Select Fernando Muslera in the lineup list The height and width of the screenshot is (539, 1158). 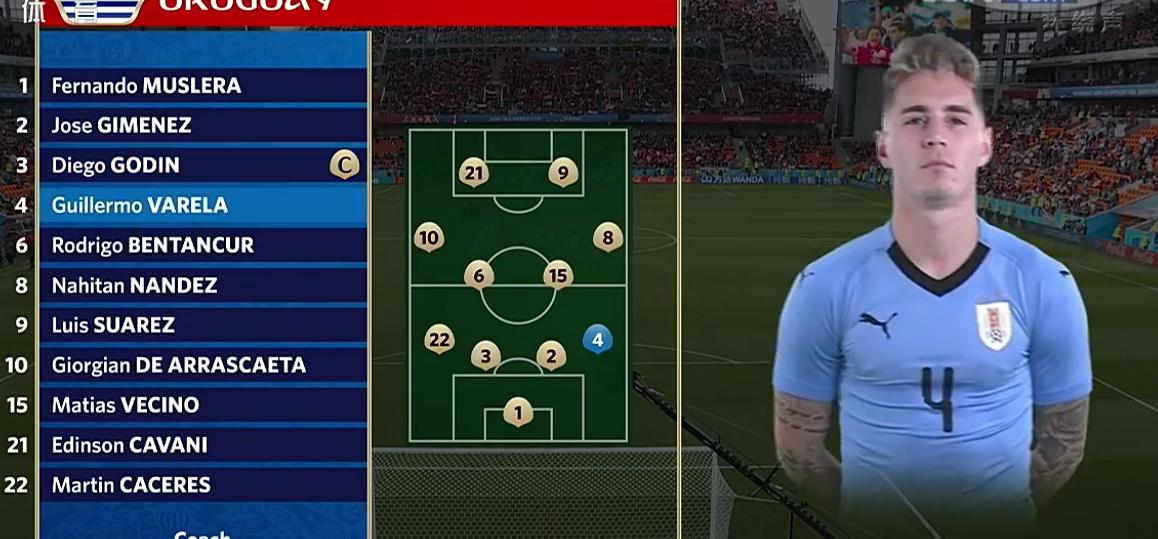tap(146, 86)
